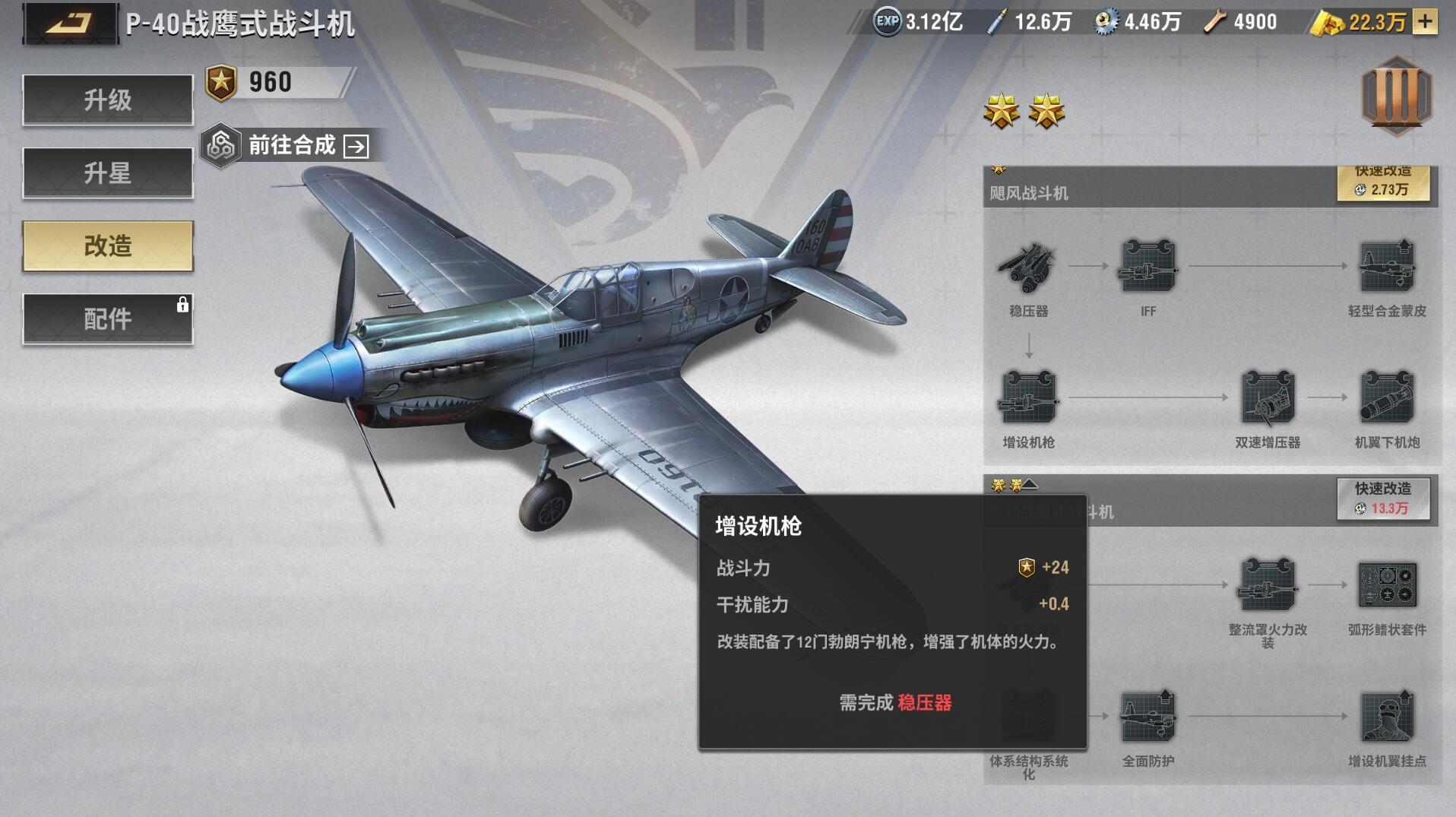Select the IFF modification node
The height and width of the screenshot is (817, 1456).
(x=1147, y=267)
